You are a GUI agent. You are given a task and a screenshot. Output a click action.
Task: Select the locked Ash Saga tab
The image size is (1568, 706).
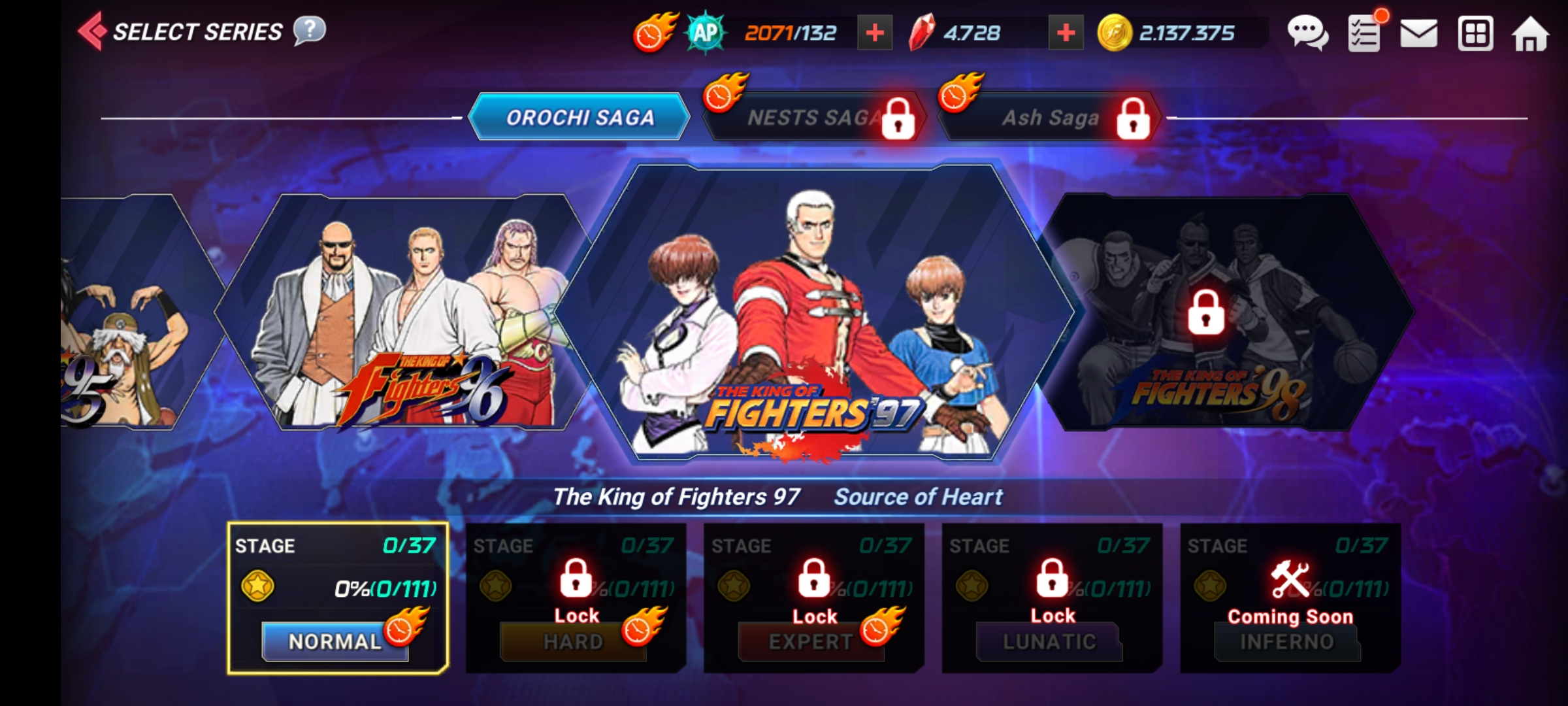pyautogui.click(x=1050, y=118)
